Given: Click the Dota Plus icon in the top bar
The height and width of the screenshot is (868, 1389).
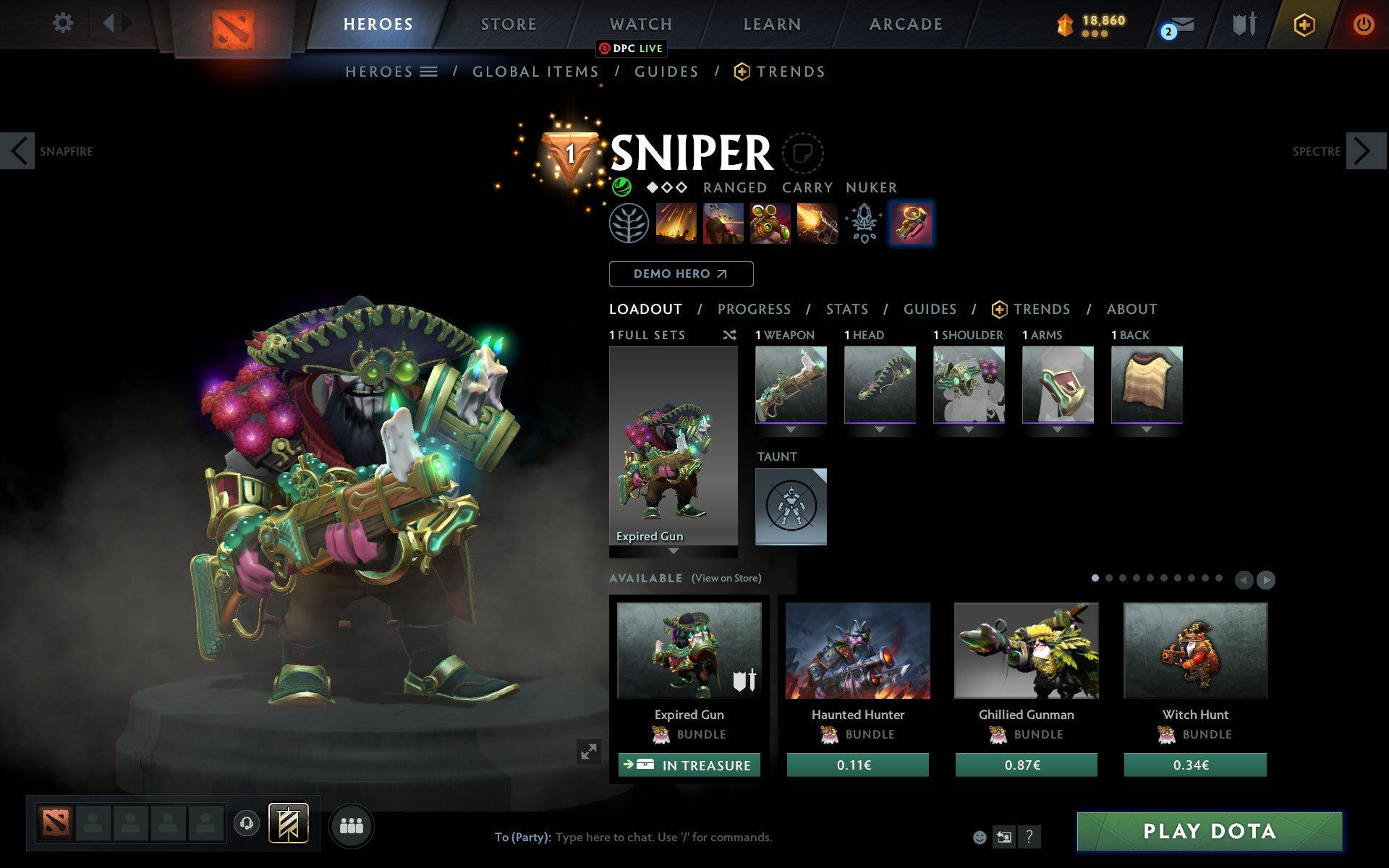Looking at the screenshot, I should (x=1304, y=24).
